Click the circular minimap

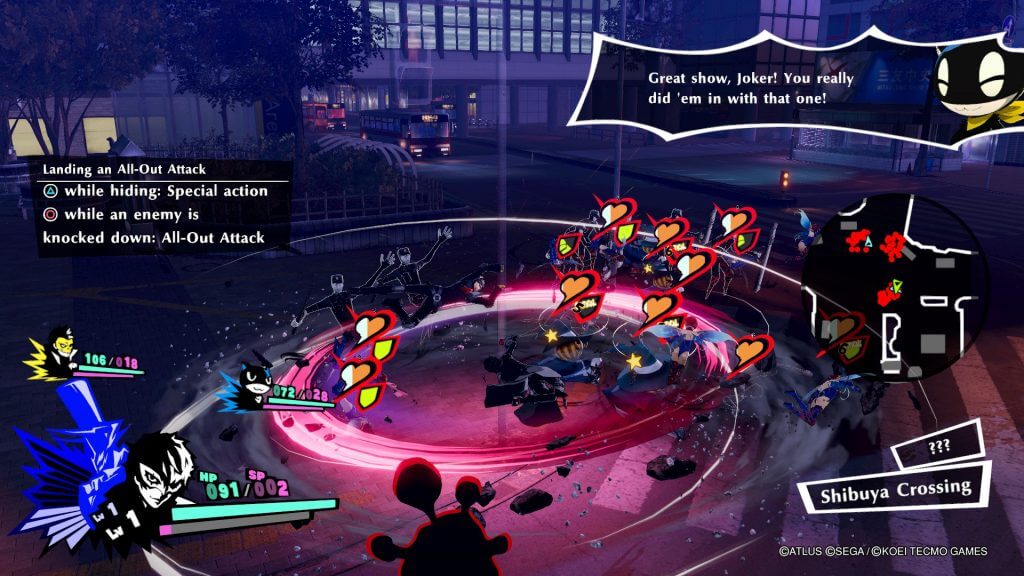point(893,283)
